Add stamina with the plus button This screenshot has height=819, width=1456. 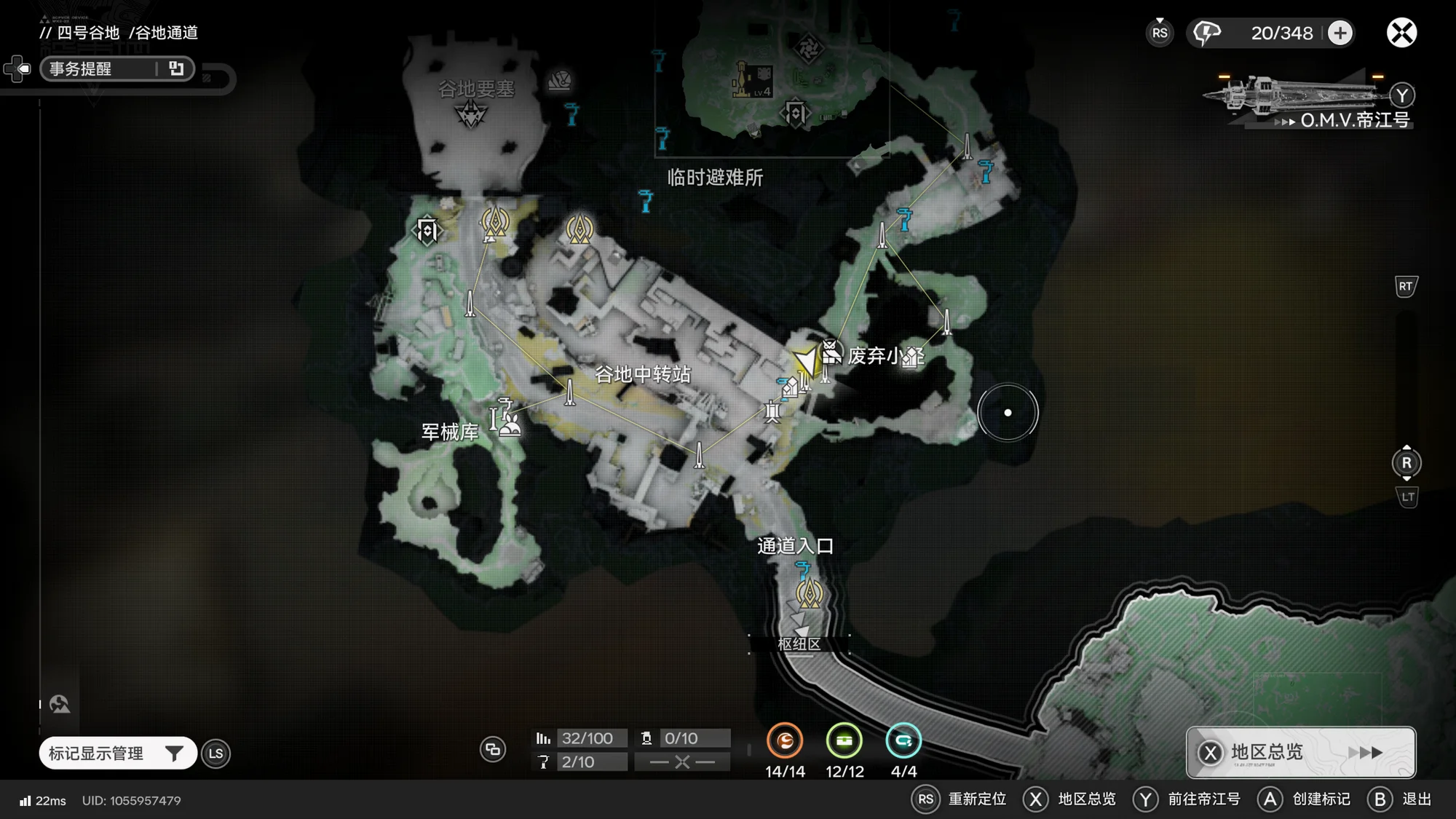[1340, 33]
